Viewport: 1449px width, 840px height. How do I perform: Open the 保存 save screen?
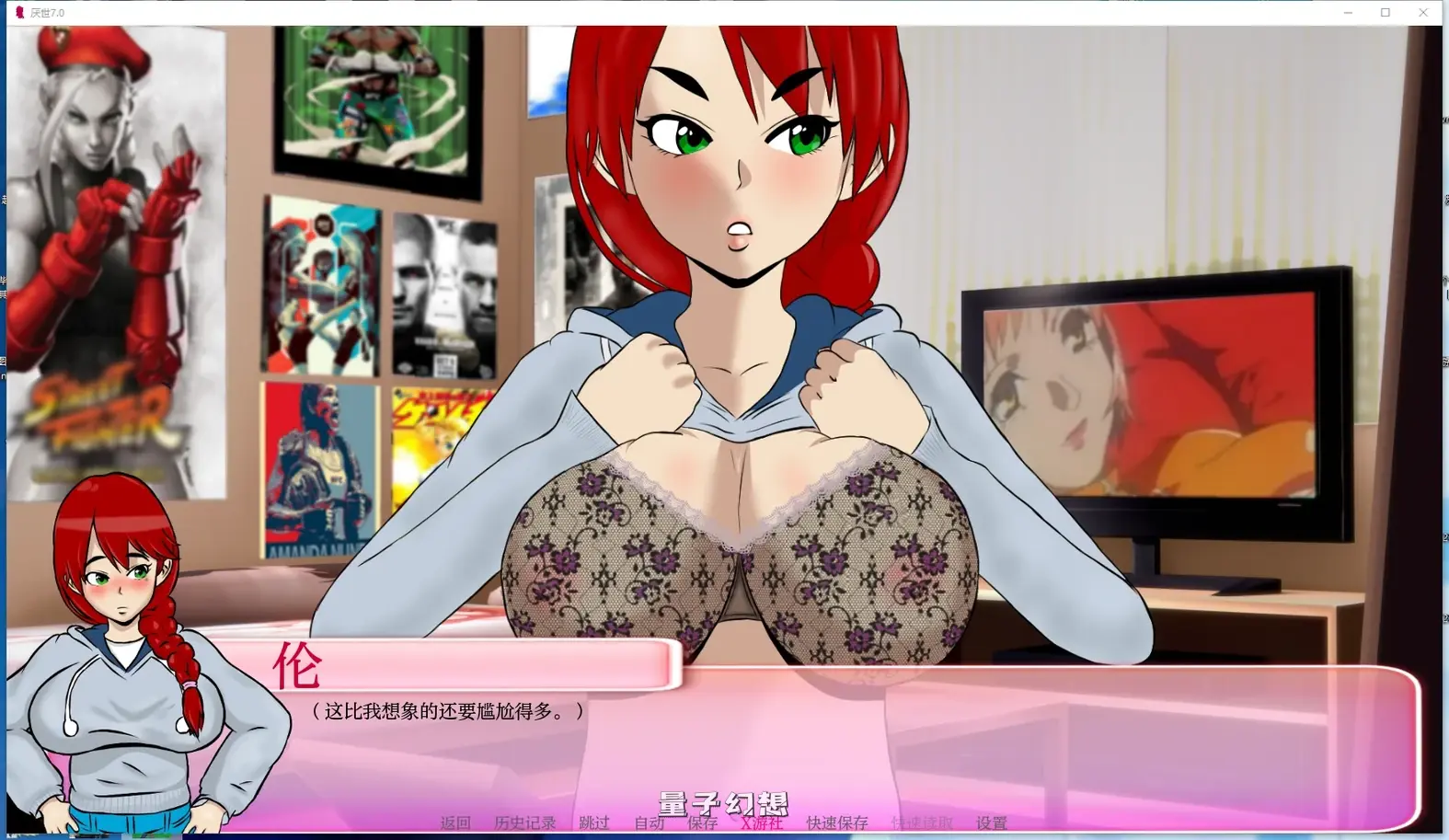click(702, 823)
